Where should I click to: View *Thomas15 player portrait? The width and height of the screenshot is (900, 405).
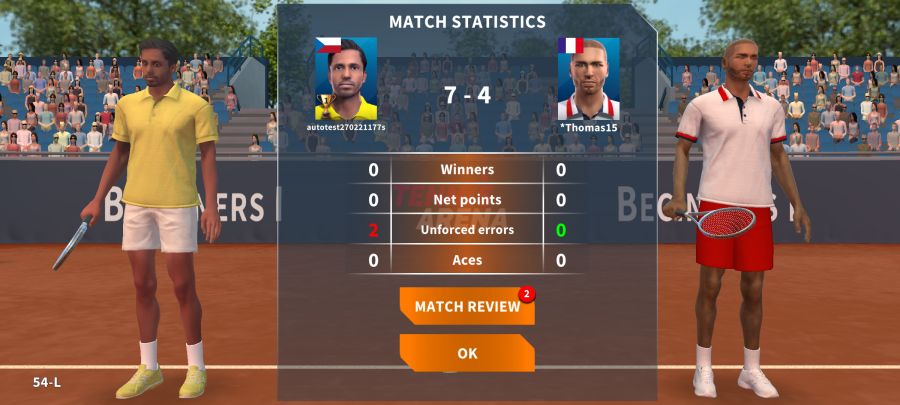tap(588, 79)
